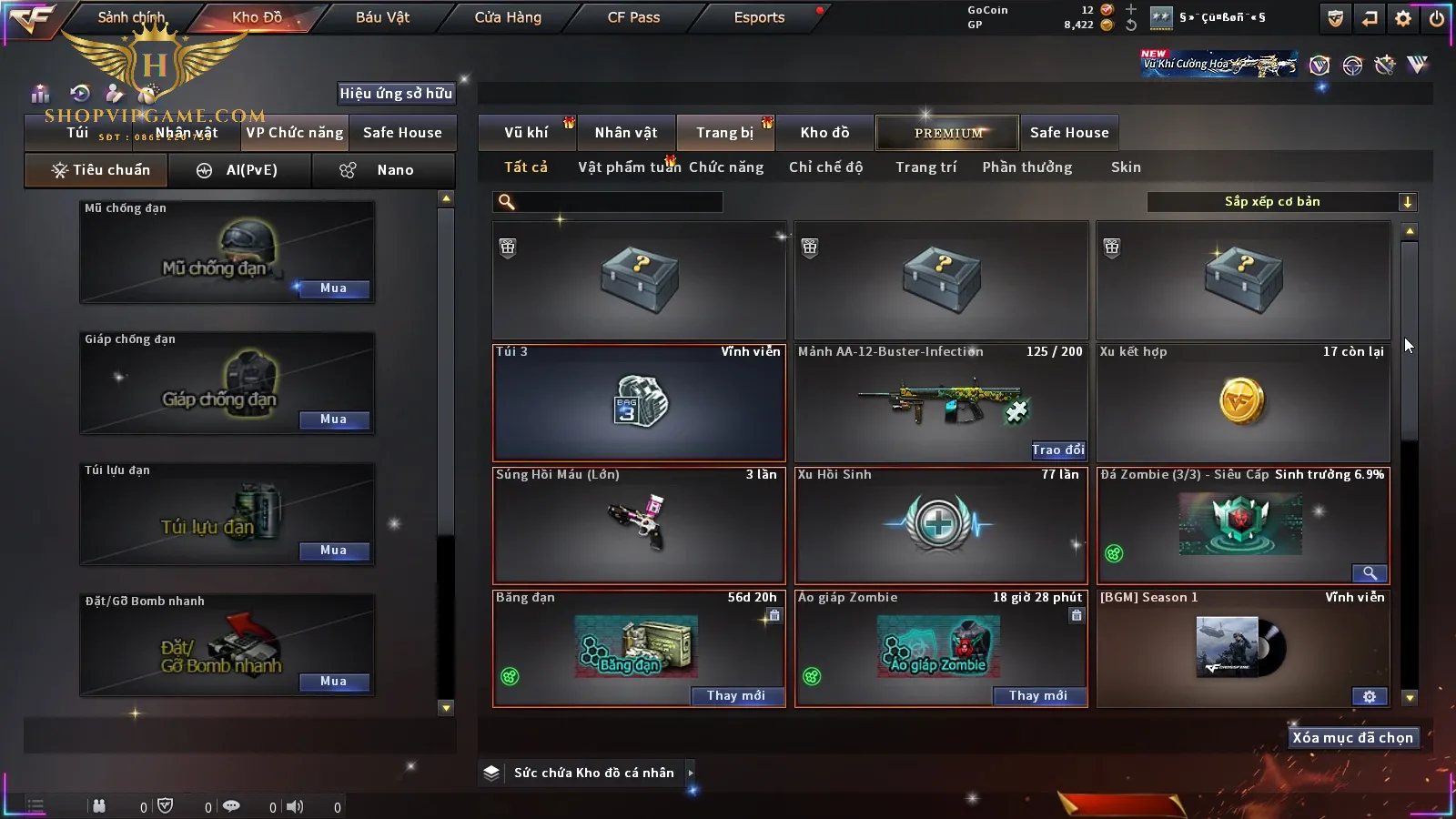Viewport: 1456px width, 819px height.
Task: Open the Báu Vật menu
Action: [382, 17]
